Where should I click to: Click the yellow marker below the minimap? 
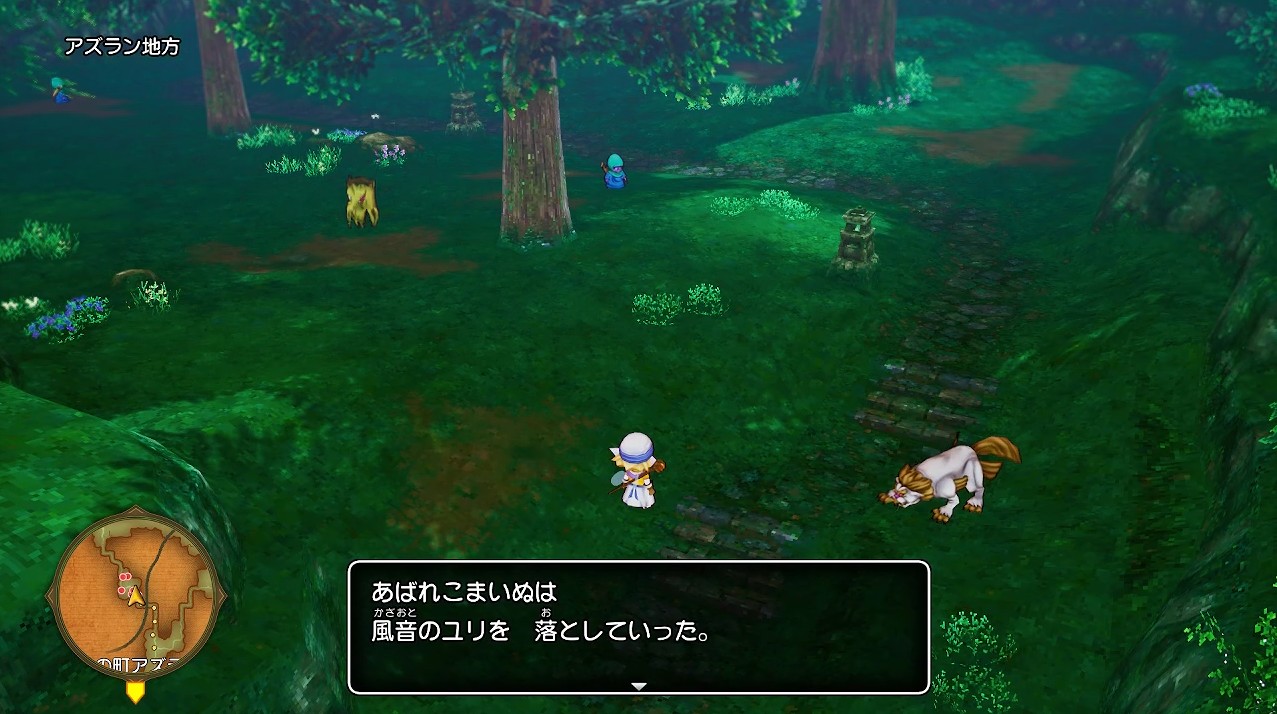tap(135, 691)
